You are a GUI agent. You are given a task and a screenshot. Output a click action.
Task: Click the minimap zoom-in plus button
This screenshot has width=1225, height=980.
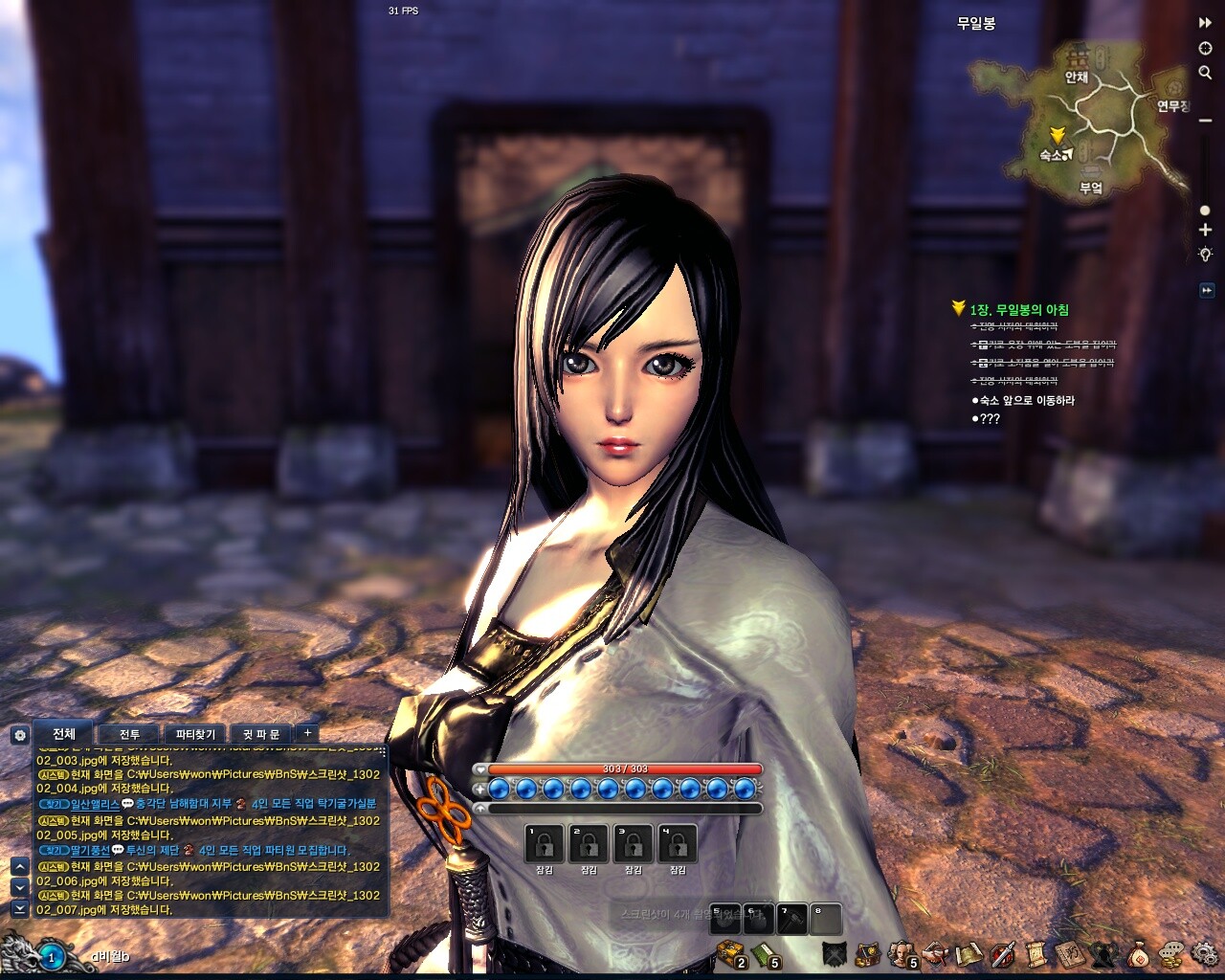click(1206, 231)
